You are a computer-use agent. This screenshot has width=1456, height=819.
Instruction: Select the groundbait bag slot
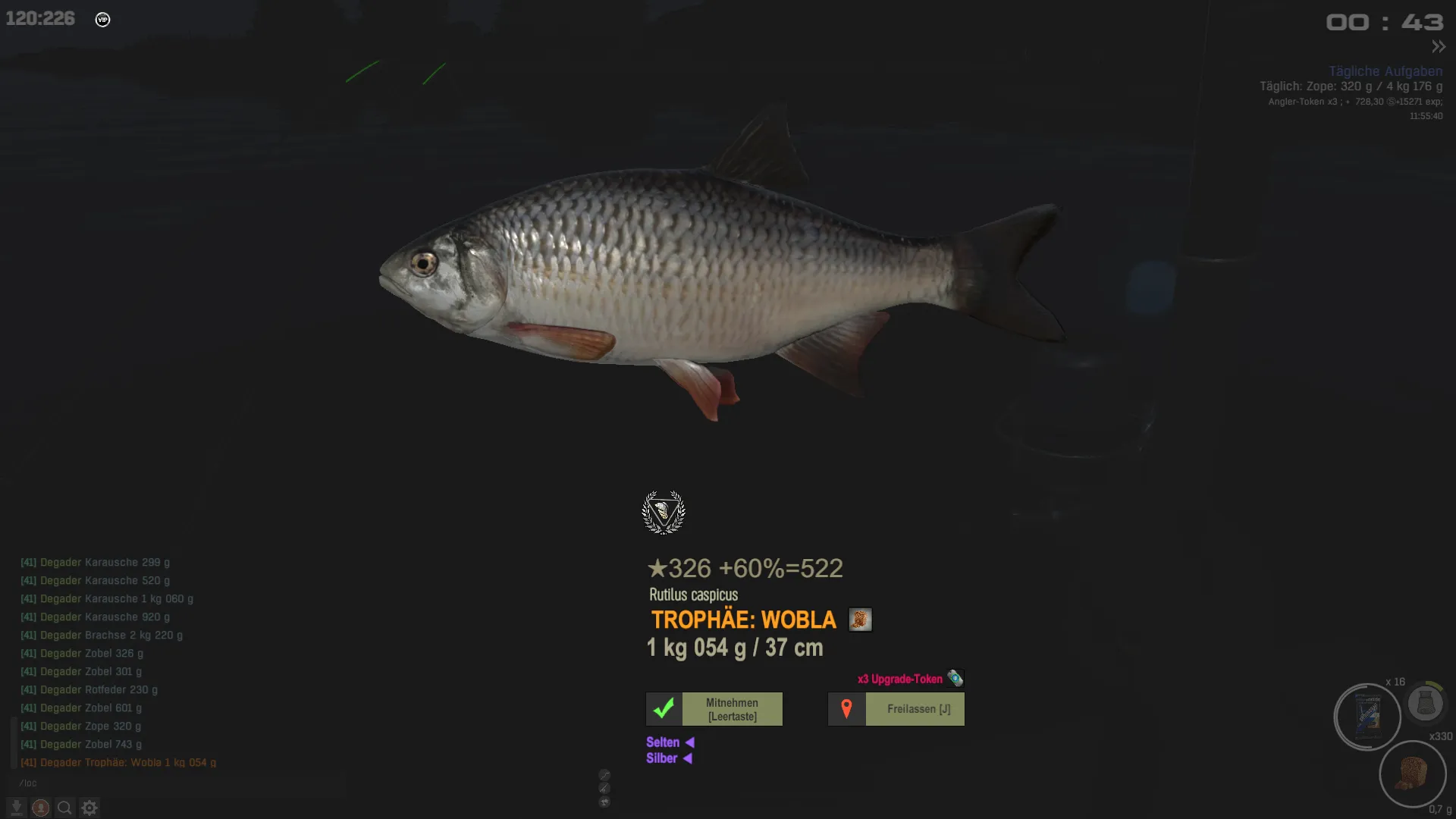1367,717
